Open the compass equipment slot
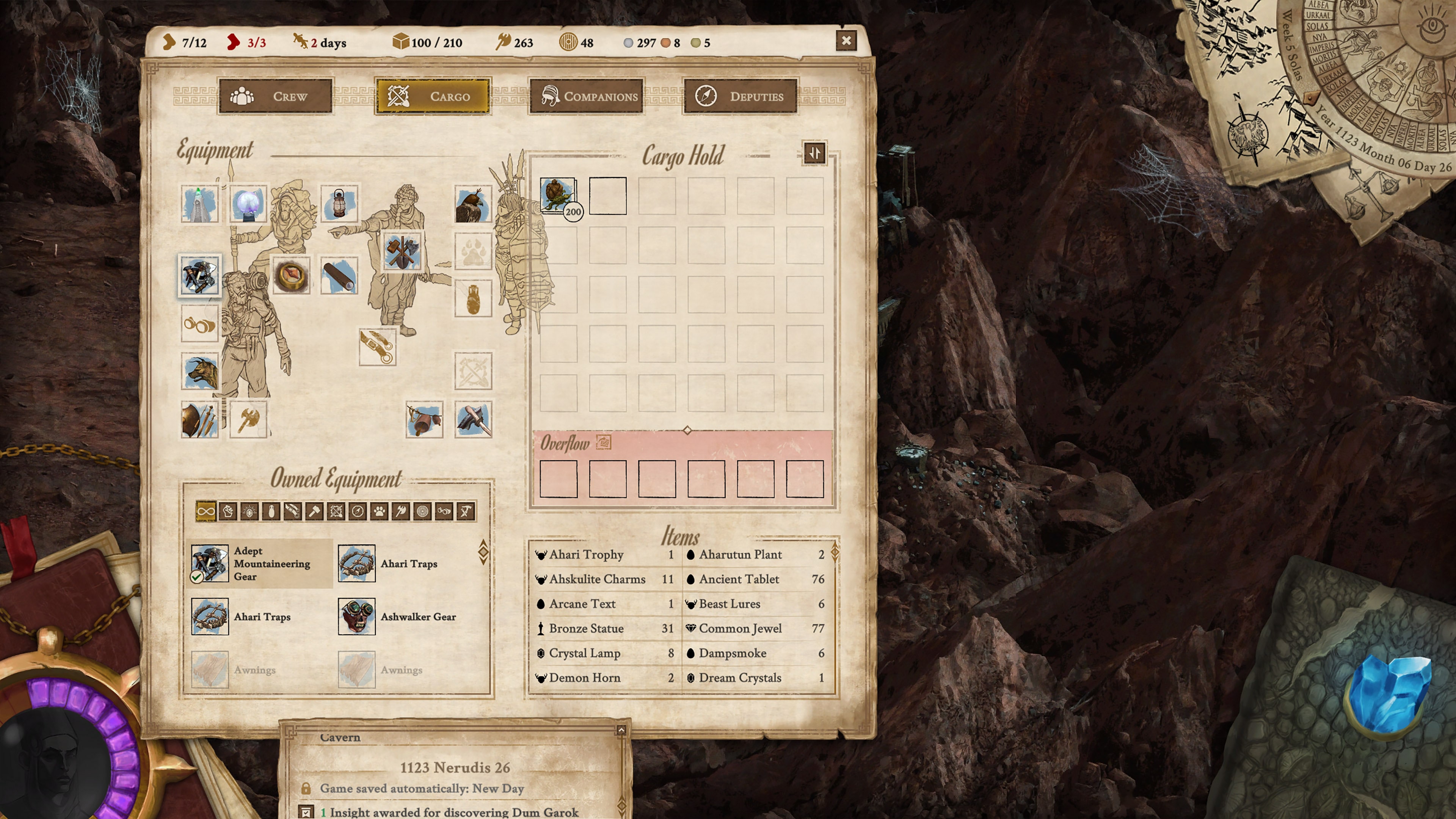The height and width of the screenshot is (819, 1456). 291,275
